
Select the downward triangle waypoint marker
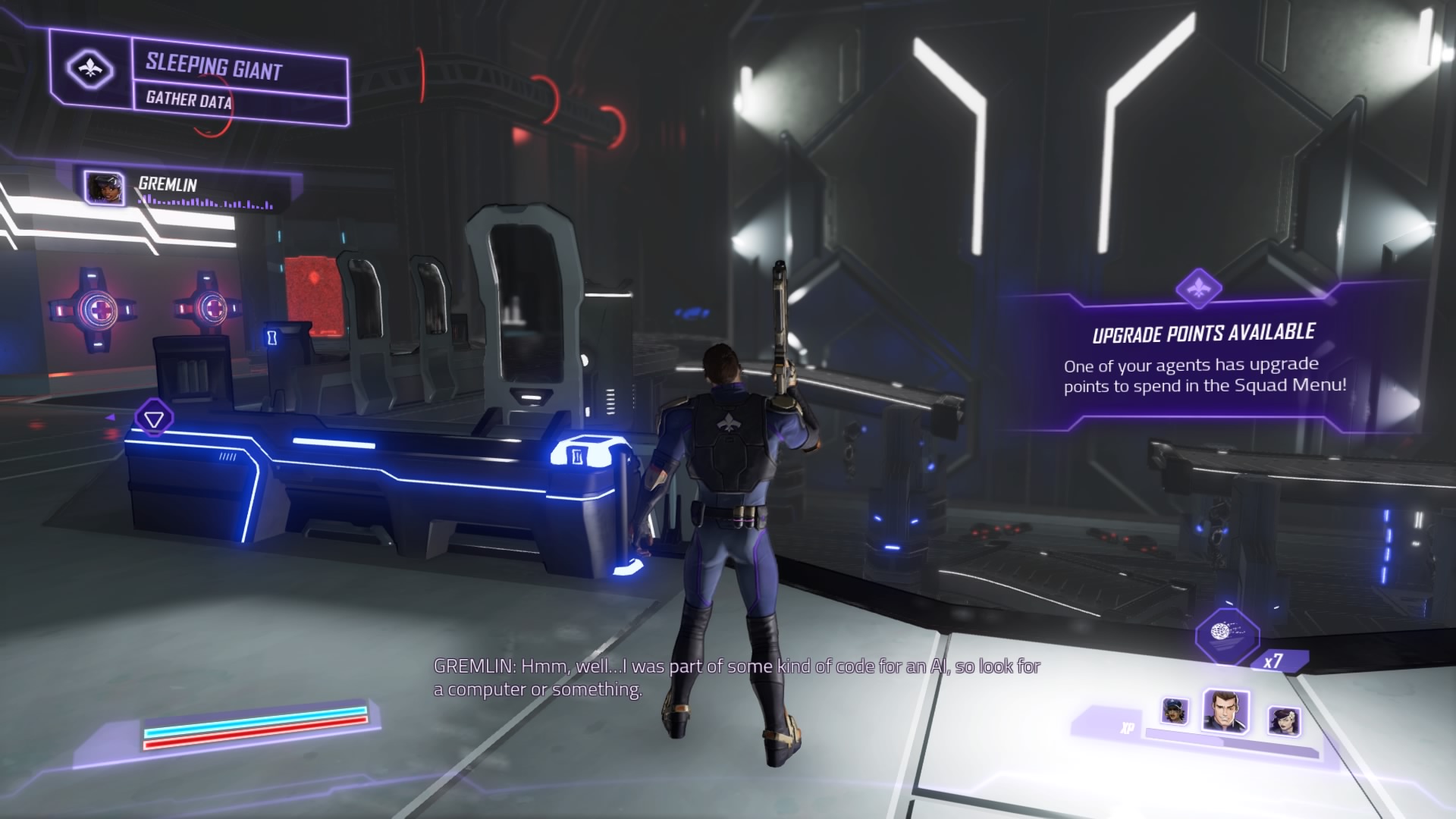click(154, 419)
